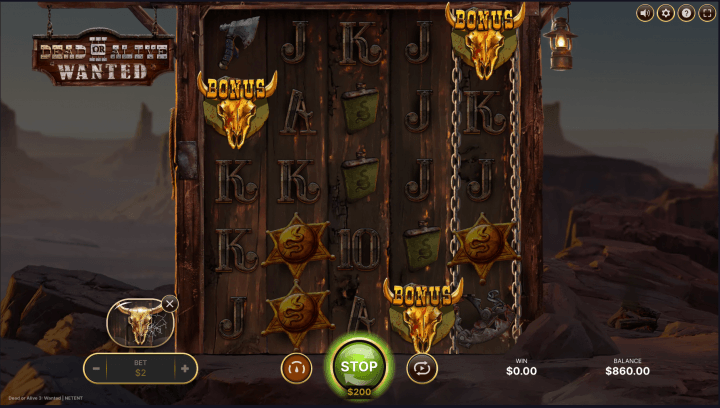Switch to fullscreen mode
This screenshot has width=720, height=408.
(x=706, y=13)
